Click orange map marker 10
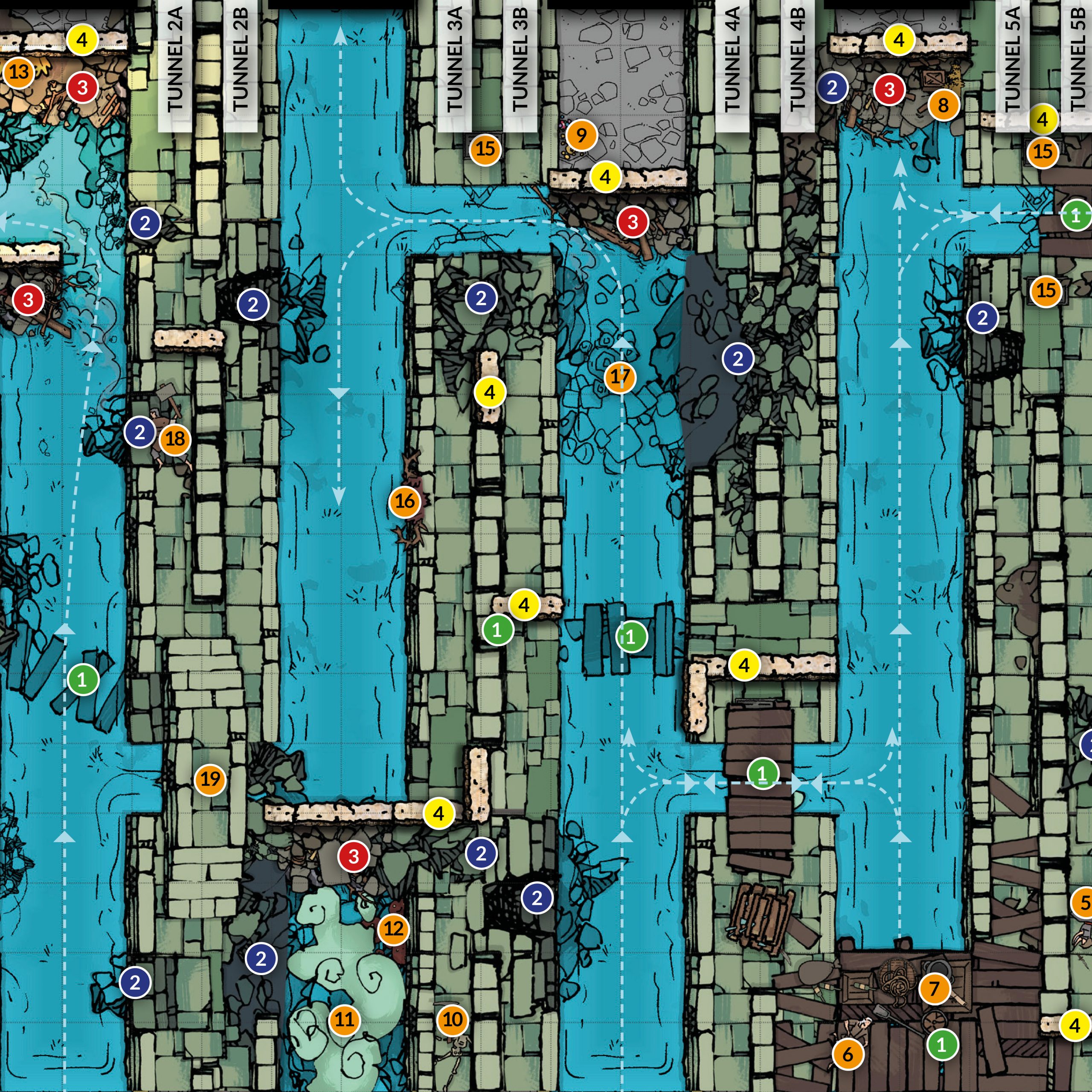Viewport: 1092px width, 1092px height. coord(453,1019)
